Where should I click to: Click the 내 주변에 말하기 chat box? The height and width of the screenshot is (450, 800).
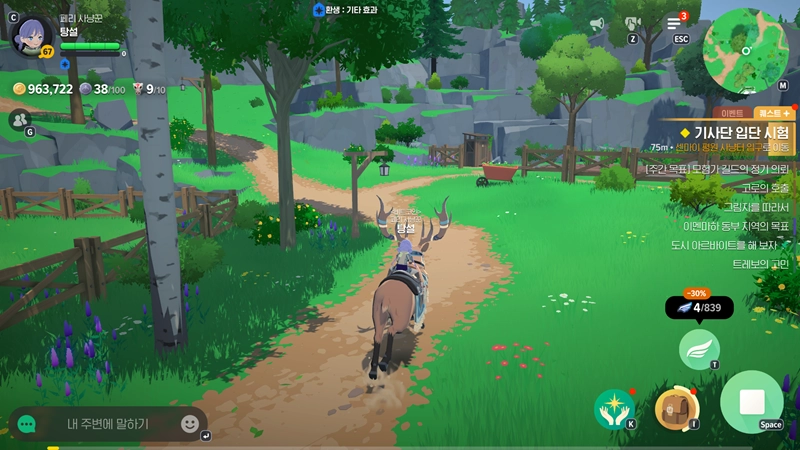tap(108, 423)
